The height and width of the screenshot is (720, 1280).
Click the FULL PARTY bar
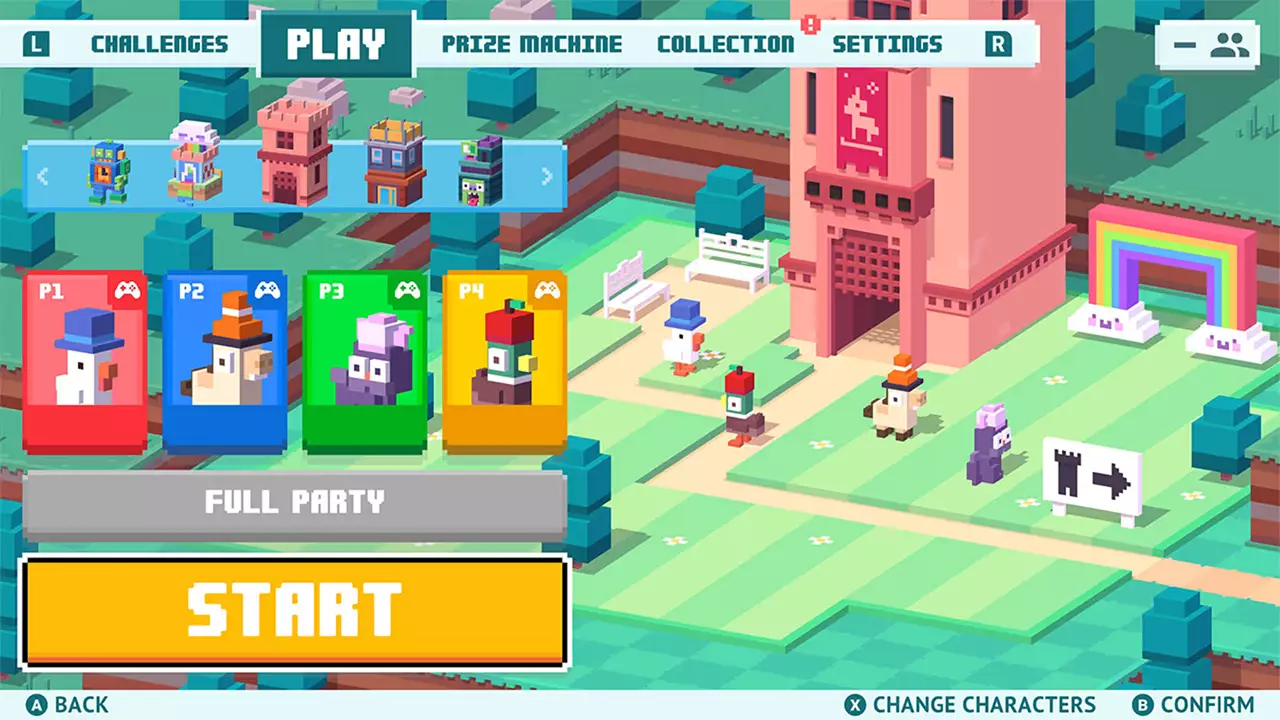pyautogui.click(x=295, y=501)
